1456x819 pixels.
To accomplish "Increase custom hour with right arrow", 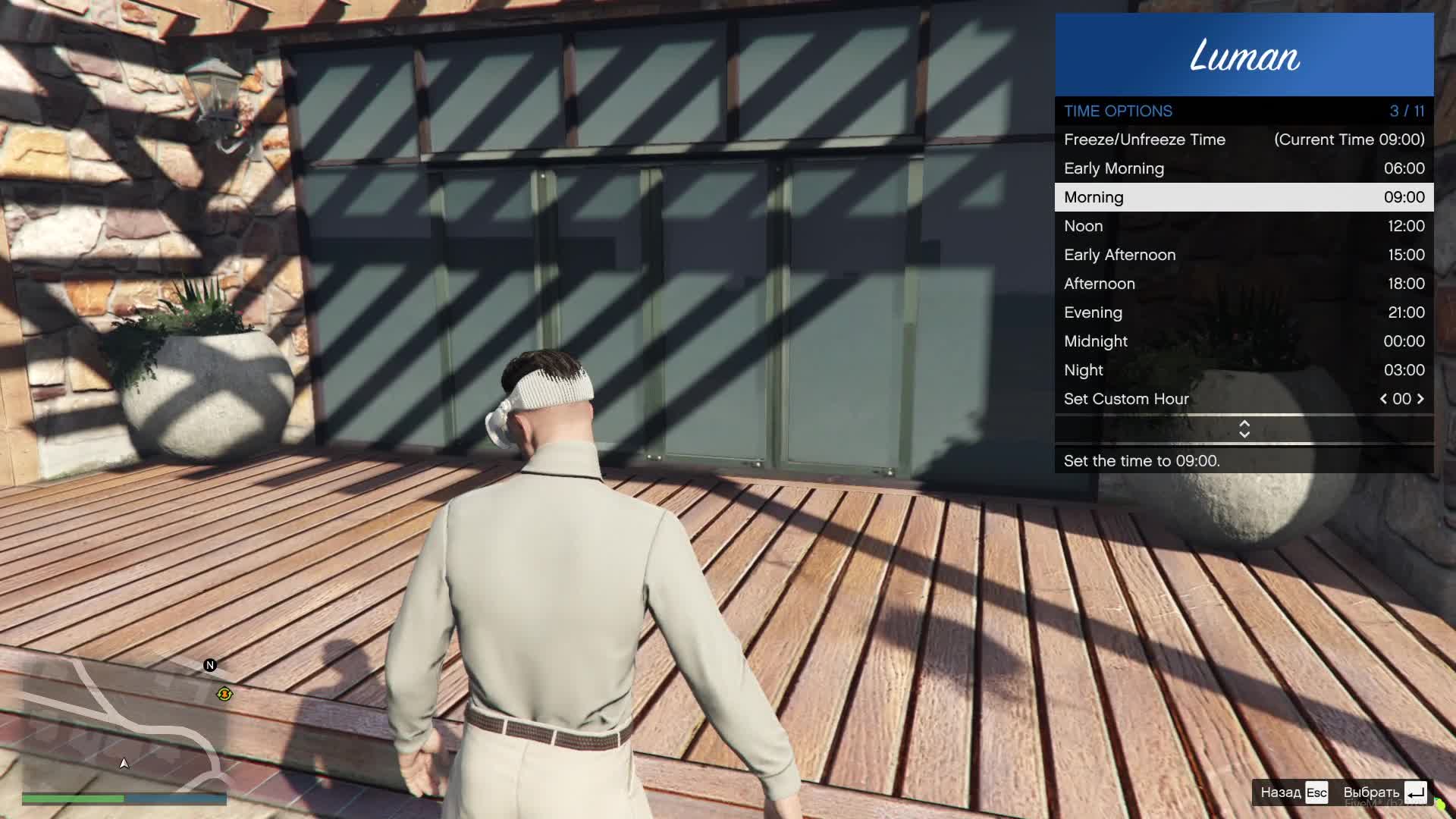I will (x=1420, y=399).
